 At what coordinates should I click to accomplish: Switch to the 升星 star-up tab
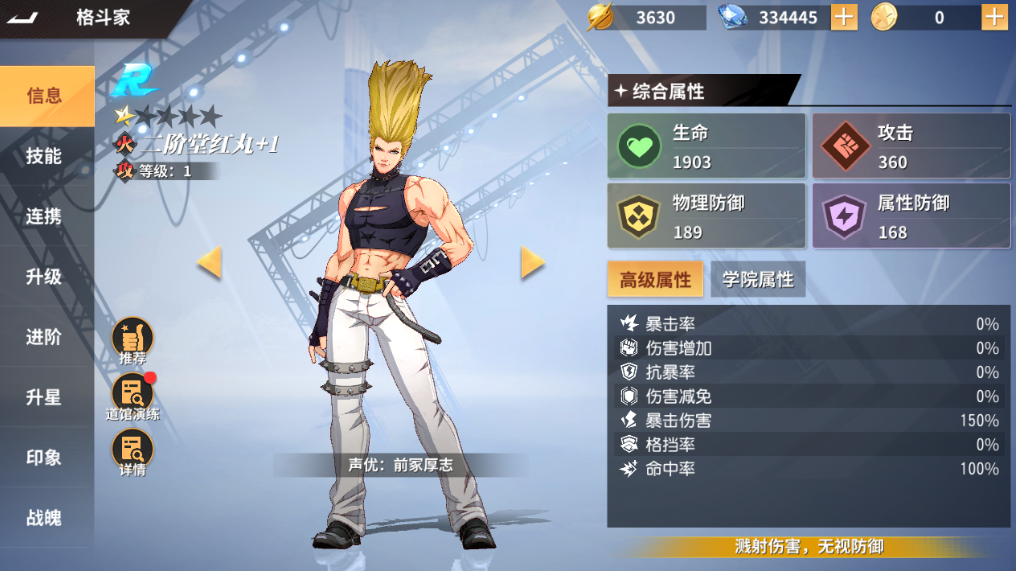click(46, 397)
